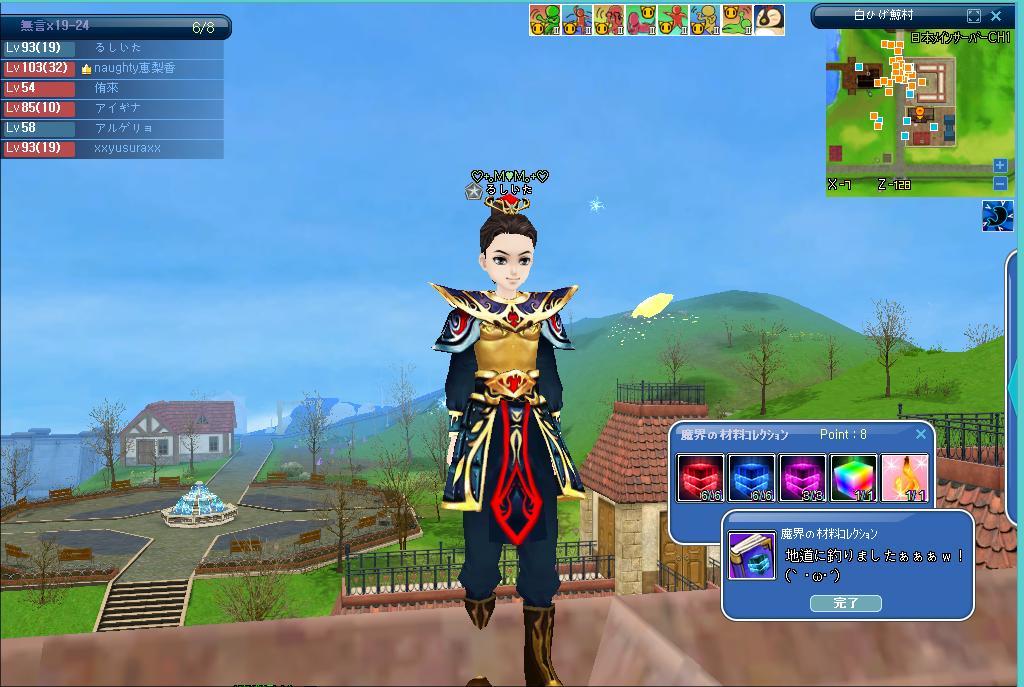Screen dimensions: 1024x687
Task: Zoom in the minimap with plus button
Action: point(1000,165)
